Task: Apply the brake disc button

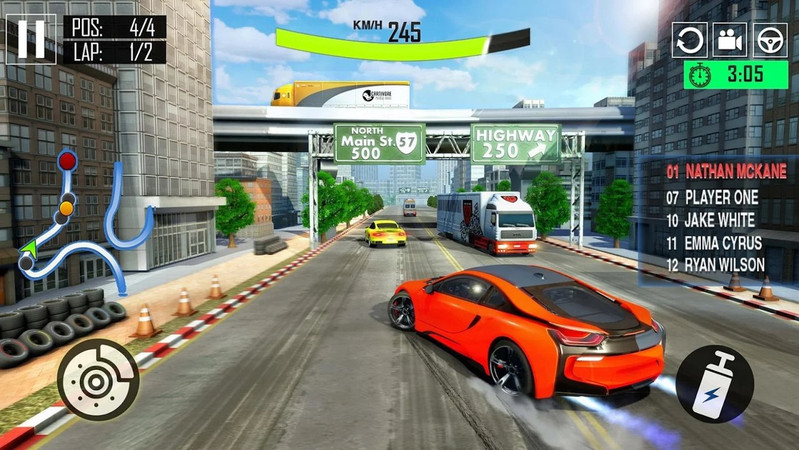Action: [x=98, y=379]
